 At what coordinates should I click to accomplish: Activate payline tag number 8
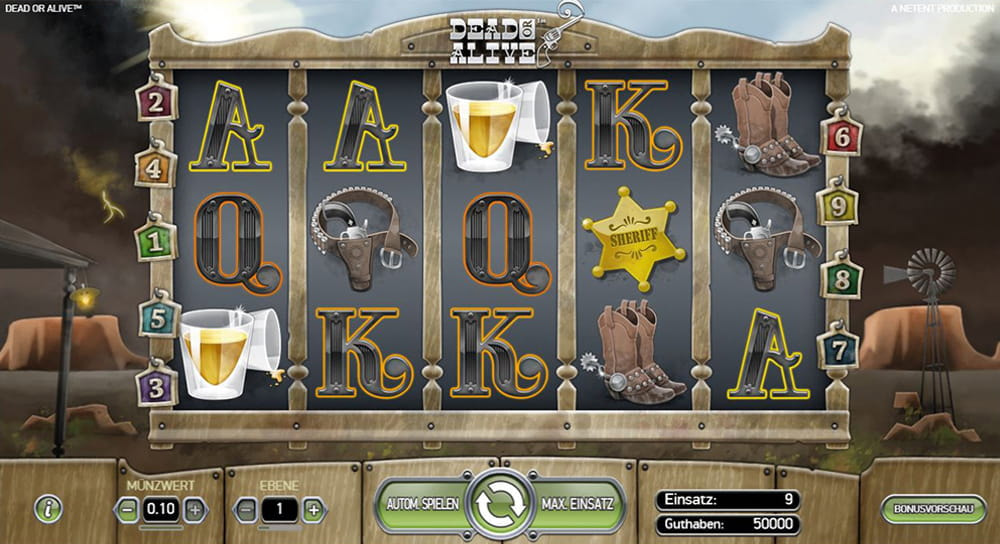841,277
